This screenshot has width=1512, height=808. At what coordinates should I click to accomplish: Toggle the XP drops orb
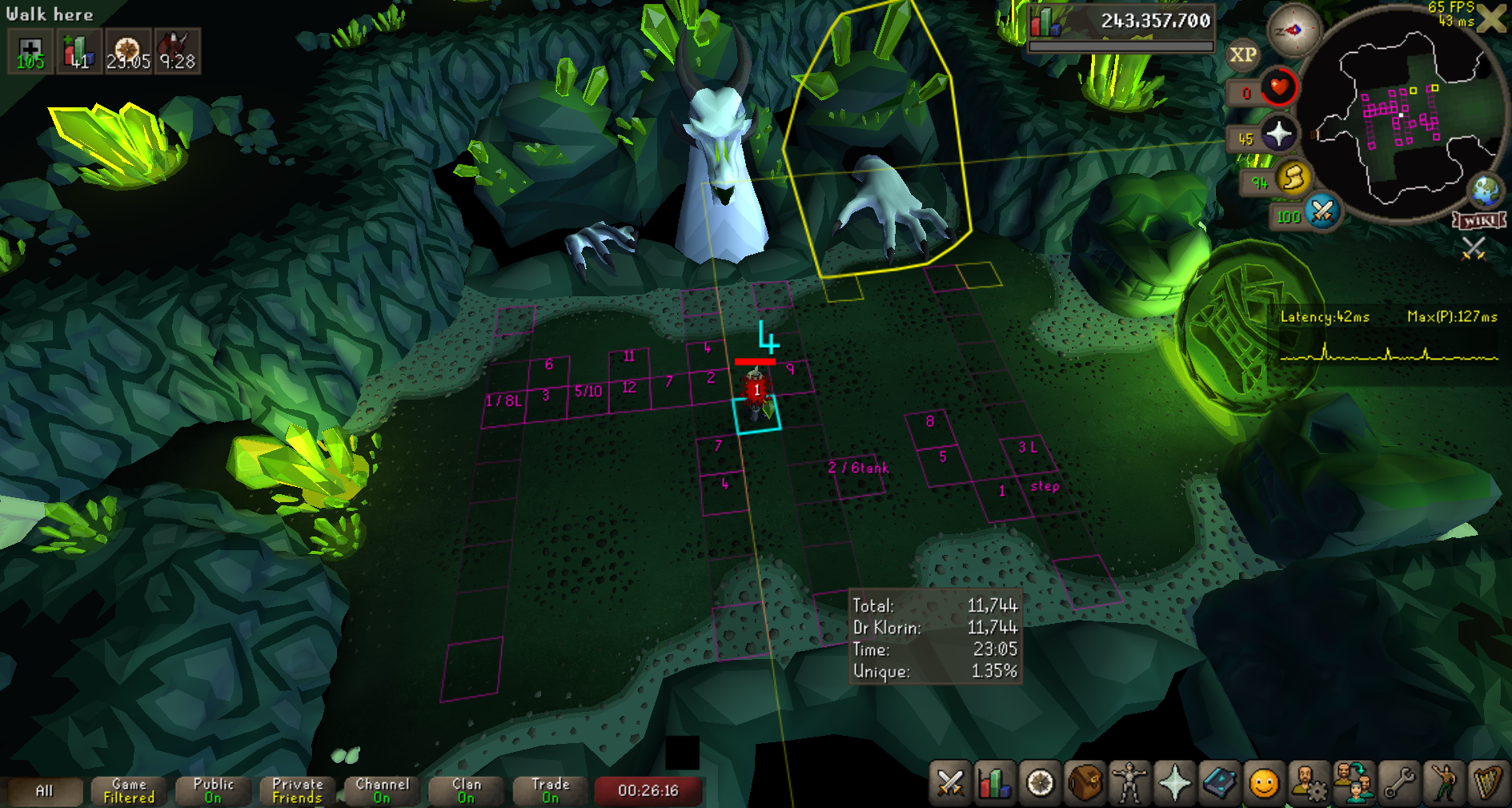(x=1242, y=54)
